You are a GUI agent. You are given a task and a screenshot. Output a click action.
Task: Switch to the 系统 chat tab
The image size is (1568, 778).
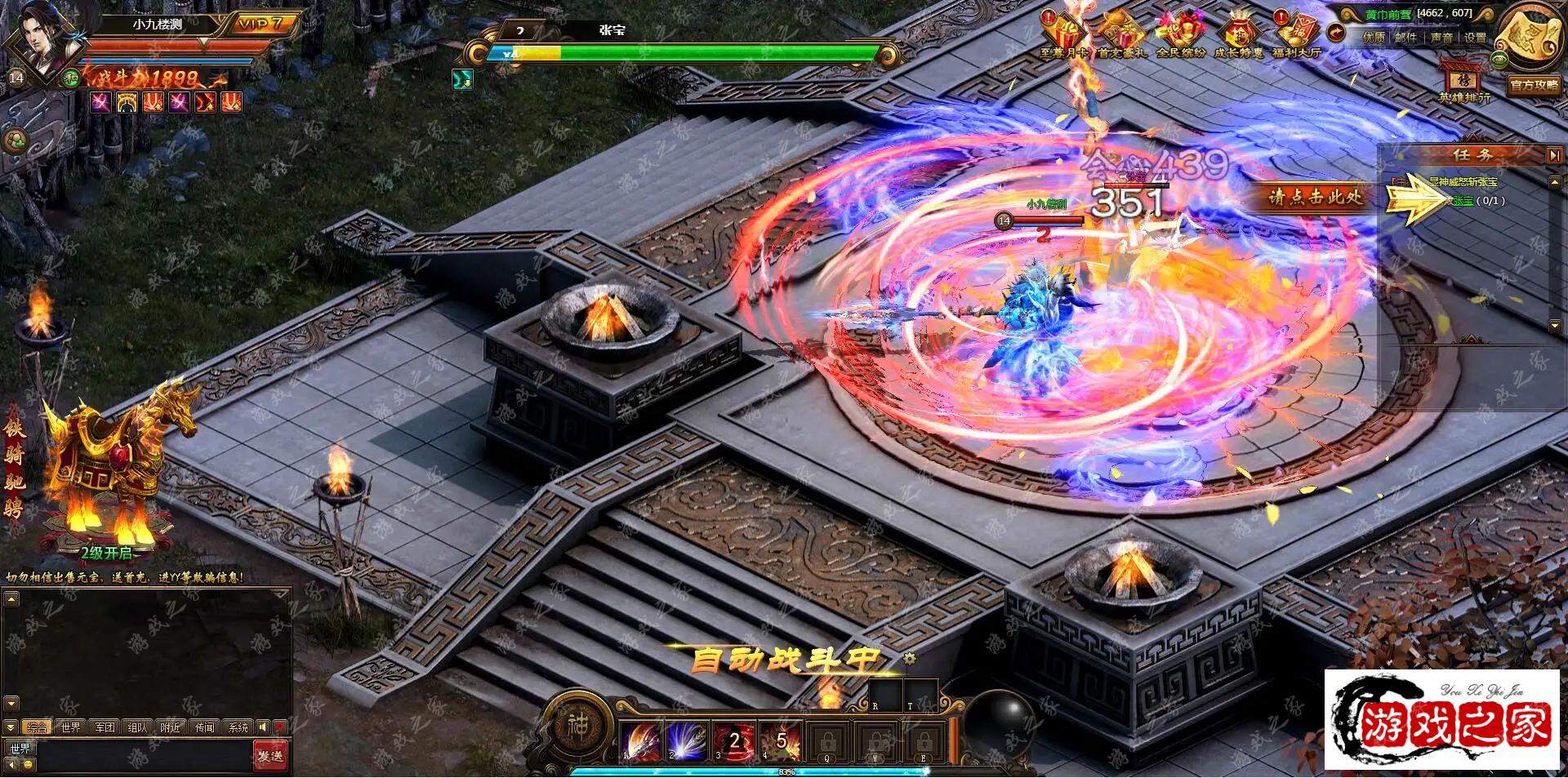click(x=238, y=727)
